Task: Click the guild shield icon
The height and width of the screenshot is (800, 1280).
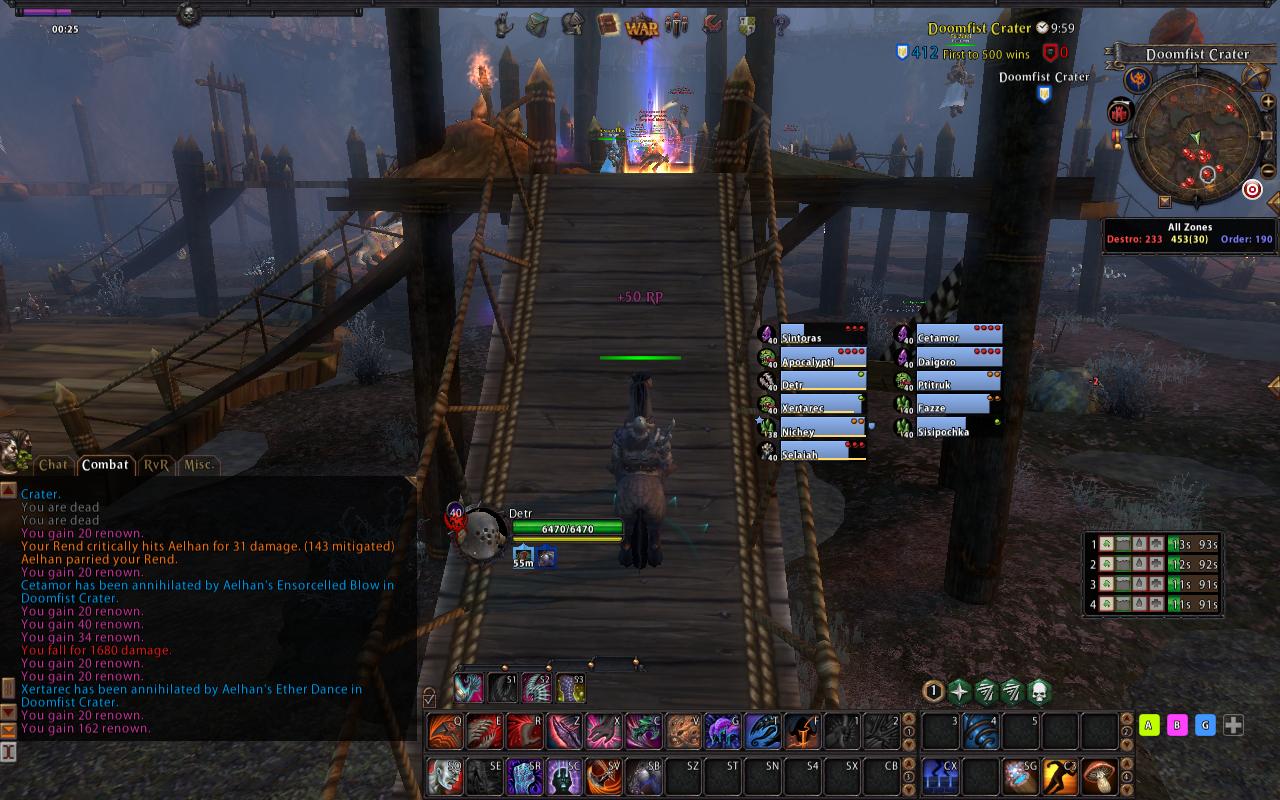Action: 747,26
